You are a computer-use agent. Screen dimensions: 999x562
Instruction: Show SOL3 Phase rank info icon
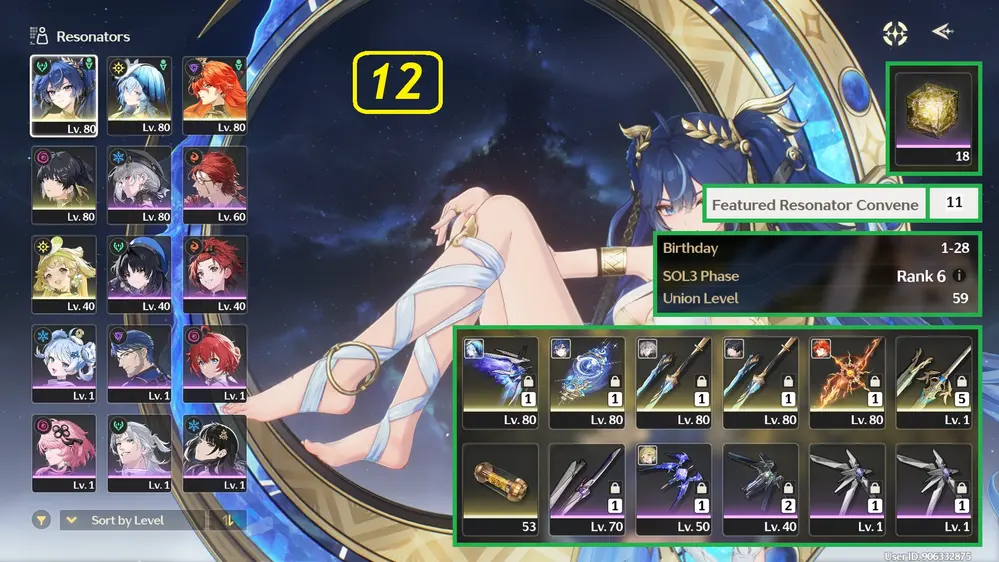(x=960, y=276)
